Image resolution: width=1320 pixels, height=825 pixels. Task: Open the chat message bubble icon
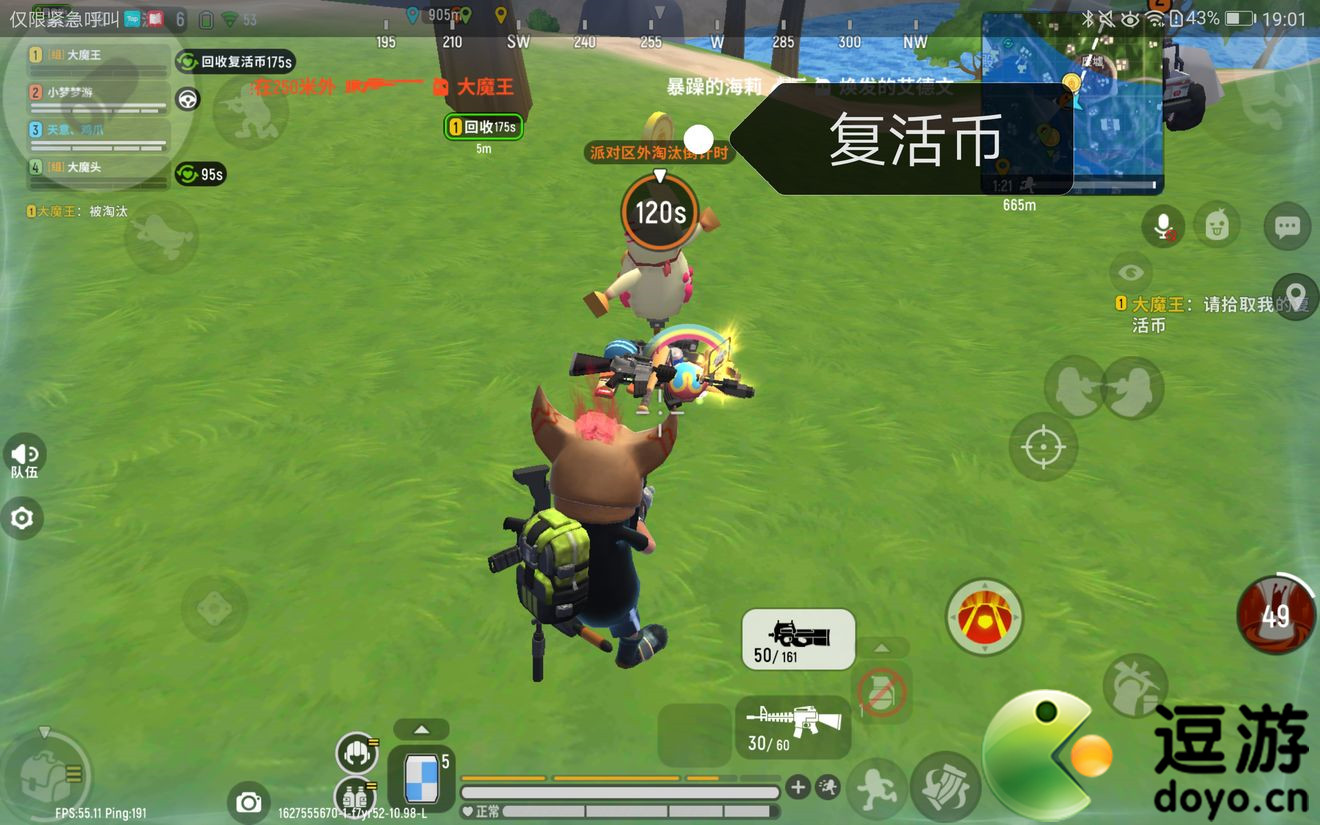tap(1287, 227)
